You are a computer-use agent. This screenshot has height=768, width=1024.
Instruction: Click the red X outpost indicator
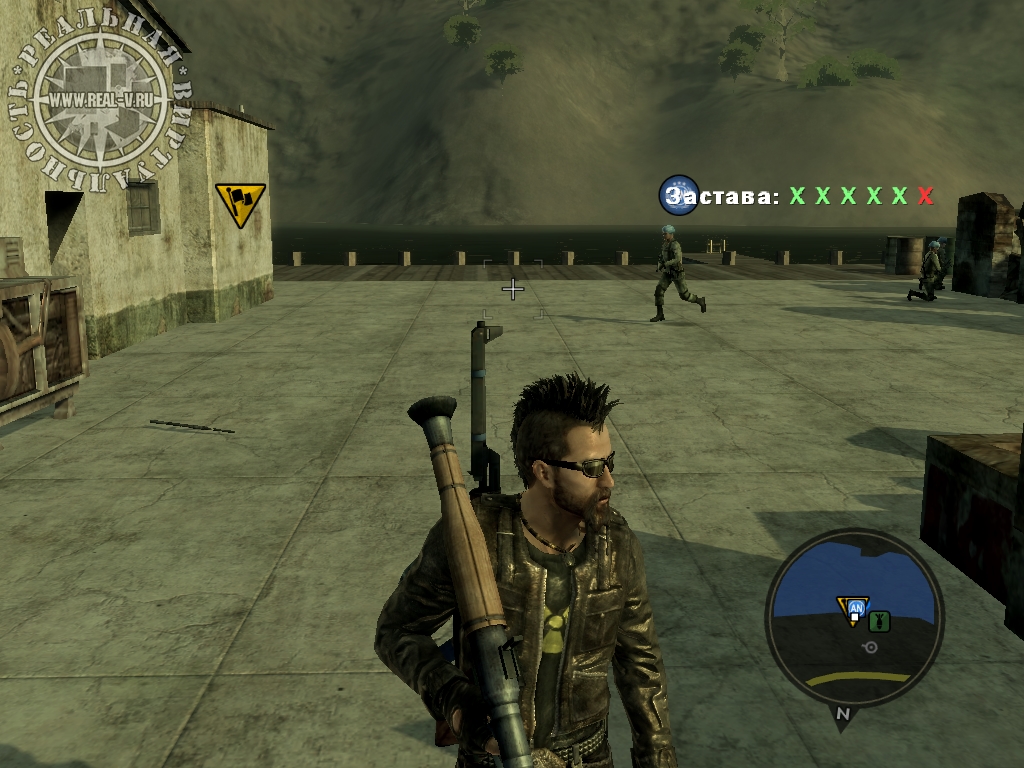tap(925, 196)
